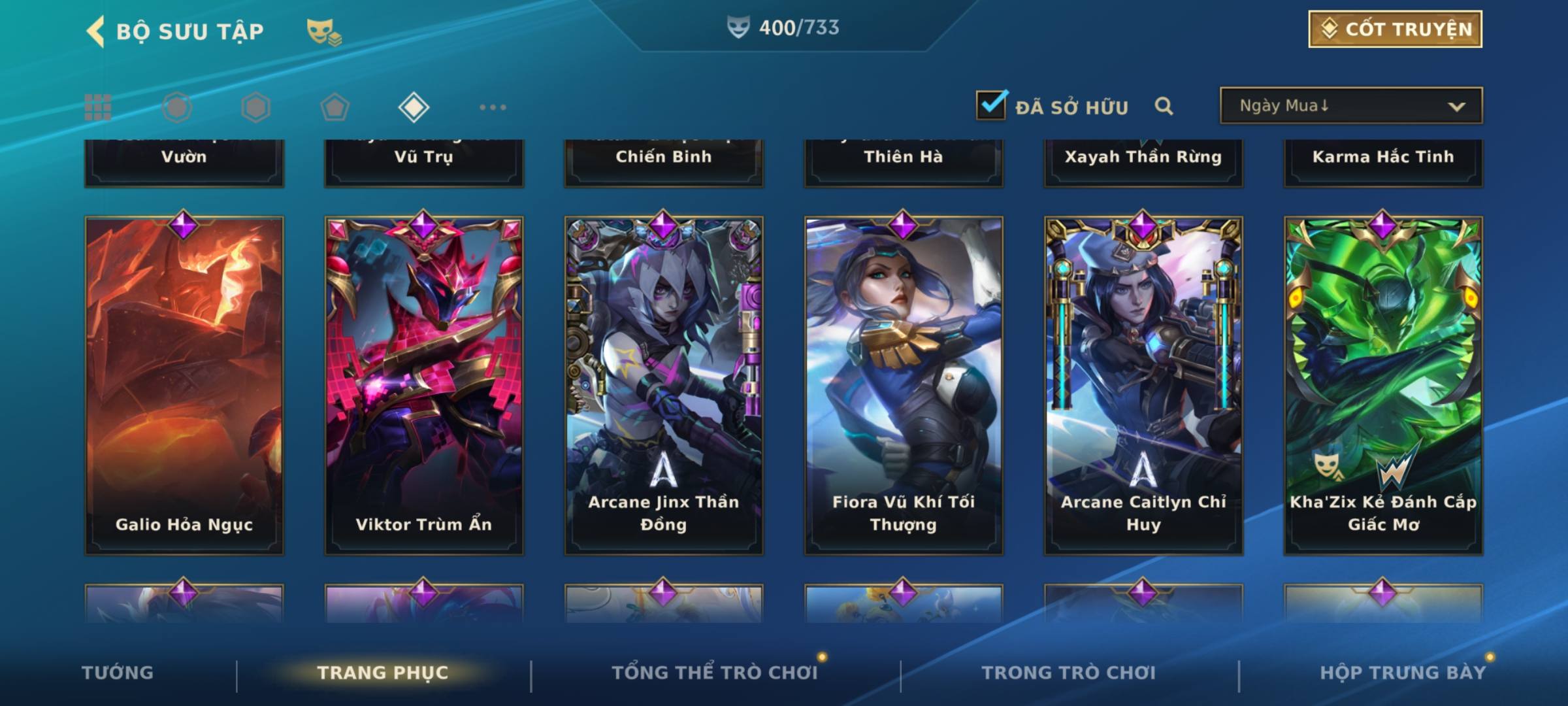The width and height of the screenshot is (1568, 706).
Task: Choose Fiora Vũ Khí Tối Thượng card
Action: tap(904, 386)
